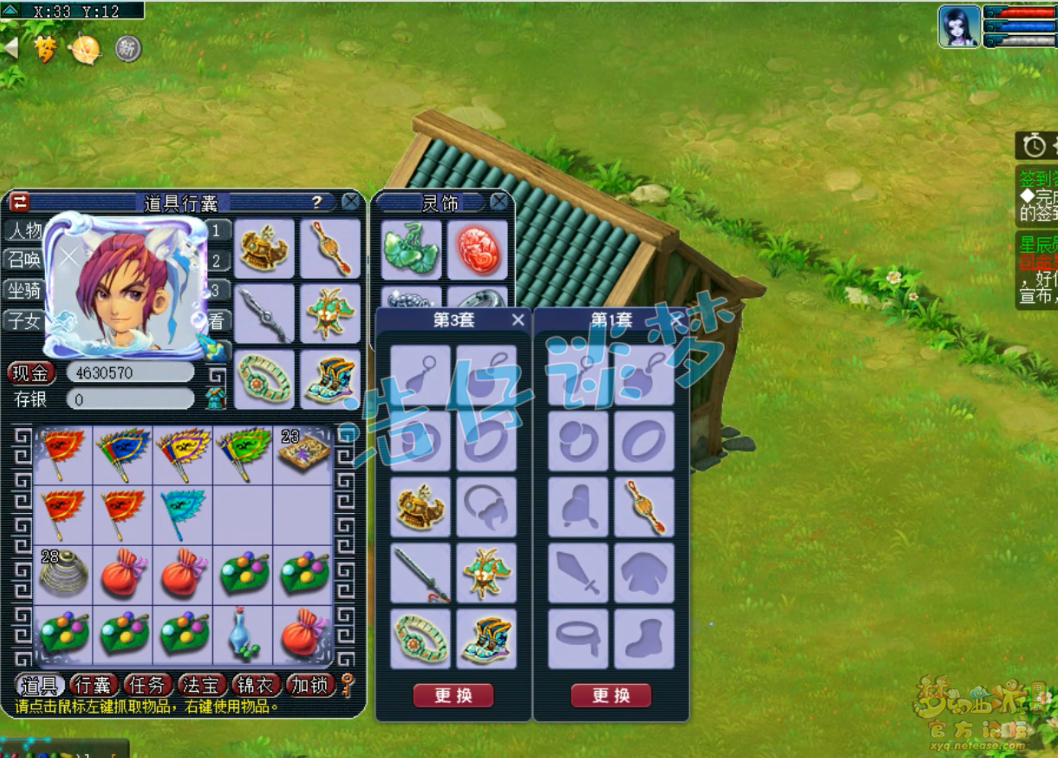The width and height of the screenshot is (1058, 758).
Task: Close the 第3套 equipment set panel
Action: pyautogui.click(x=518, y=320)
